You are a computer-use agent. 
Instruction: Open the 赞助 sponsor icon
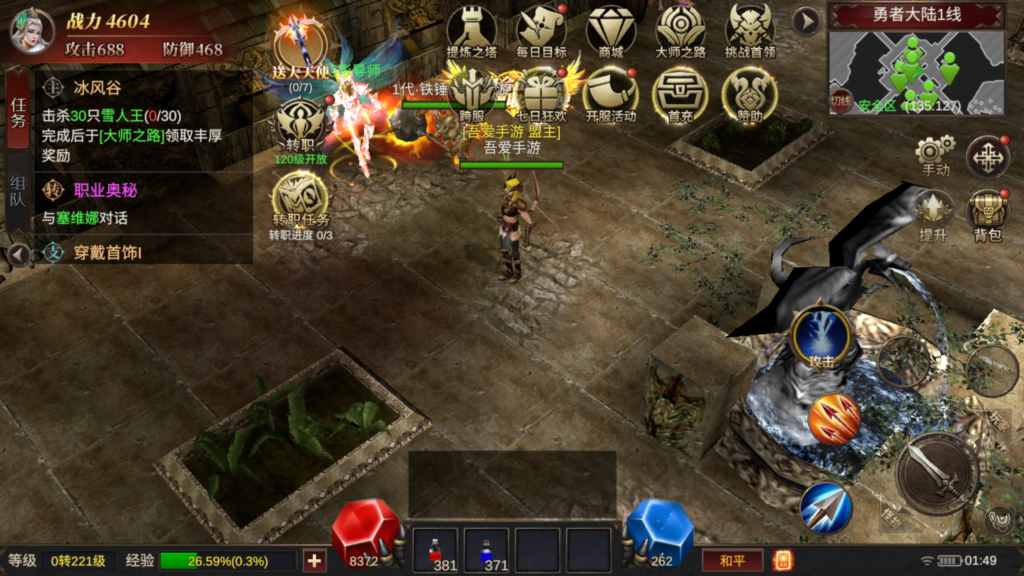click(x=750, y=97)
